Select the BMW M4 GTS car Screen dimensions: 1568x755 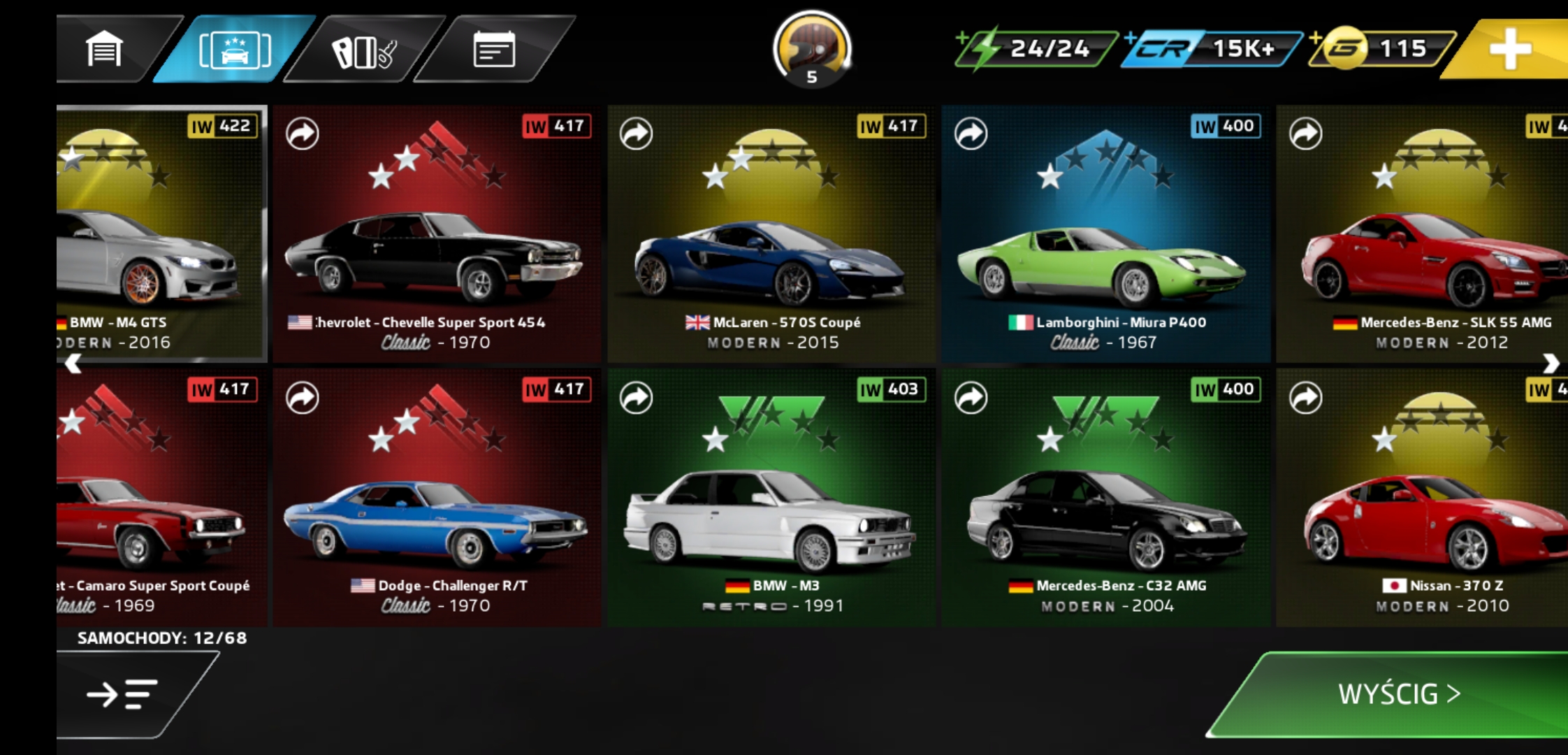pyautogui.click(x=161, y=234)
